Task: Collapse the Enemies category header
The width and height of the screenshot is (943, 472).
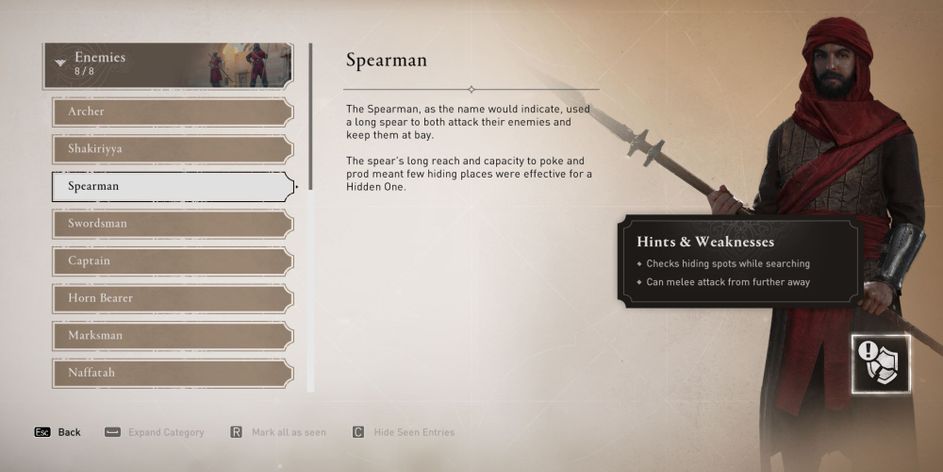Action: pyautogui.click(x=167, y=64)
